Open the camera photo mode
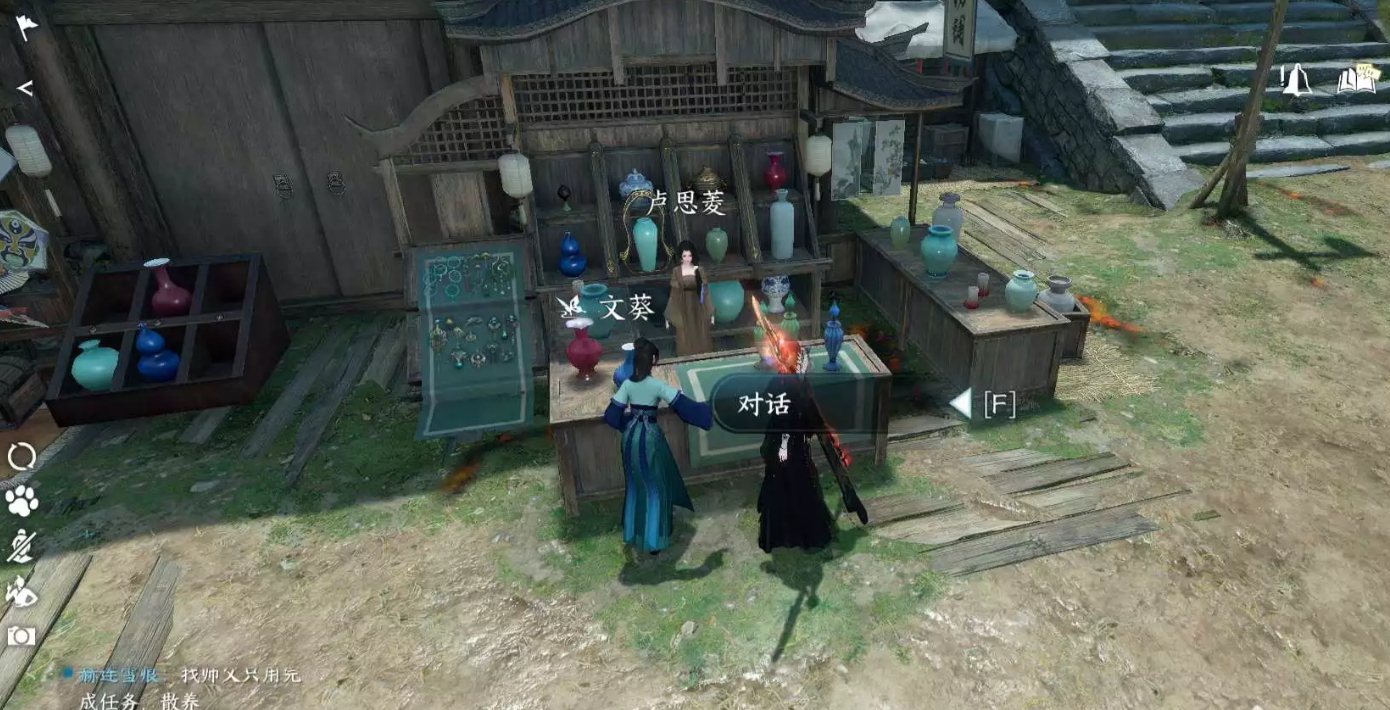 (x=21, y=636)
